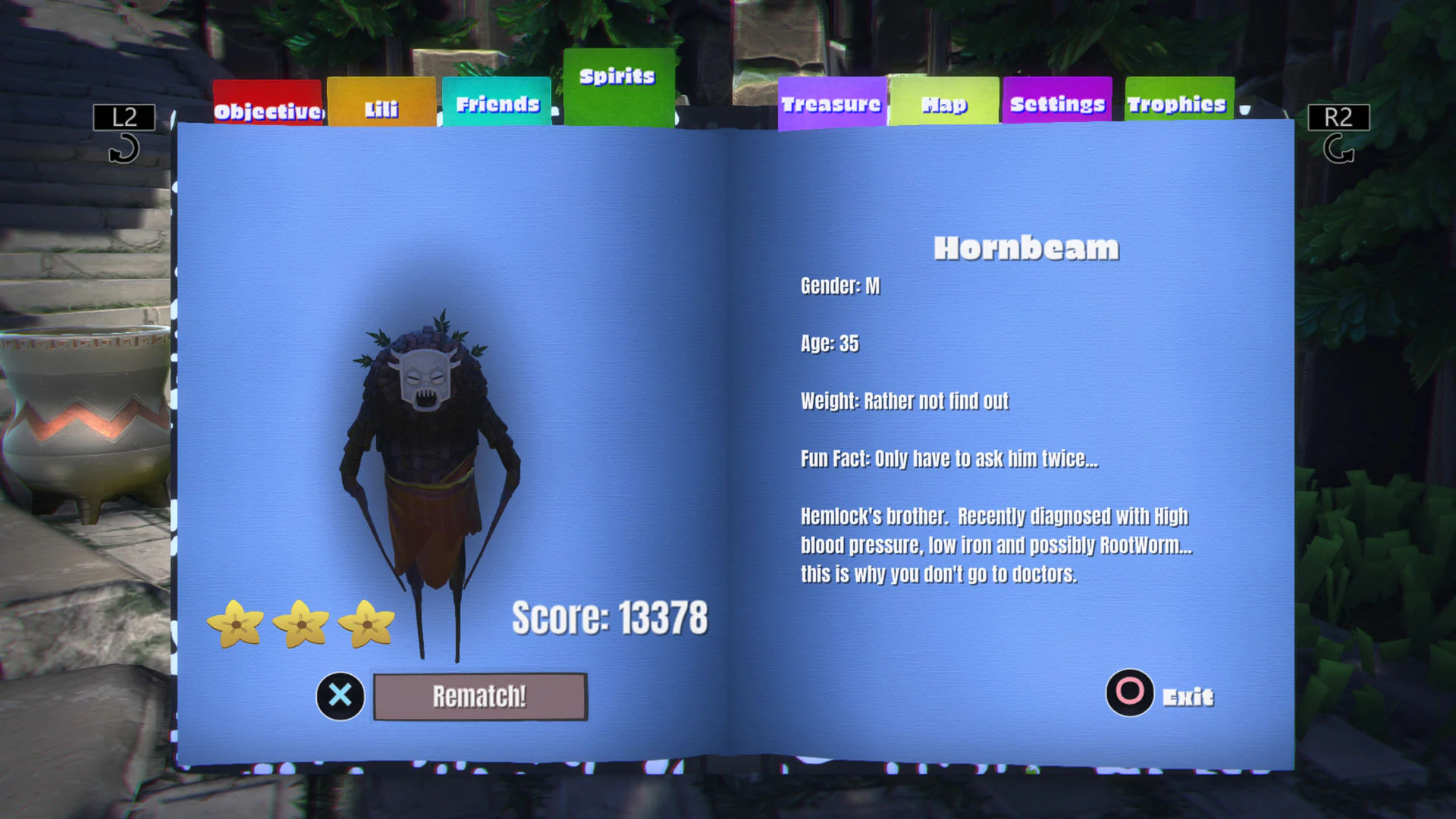Switch to the Spirits tab
The height and width of the screenshot is (819, 1456).
[616, 76]
